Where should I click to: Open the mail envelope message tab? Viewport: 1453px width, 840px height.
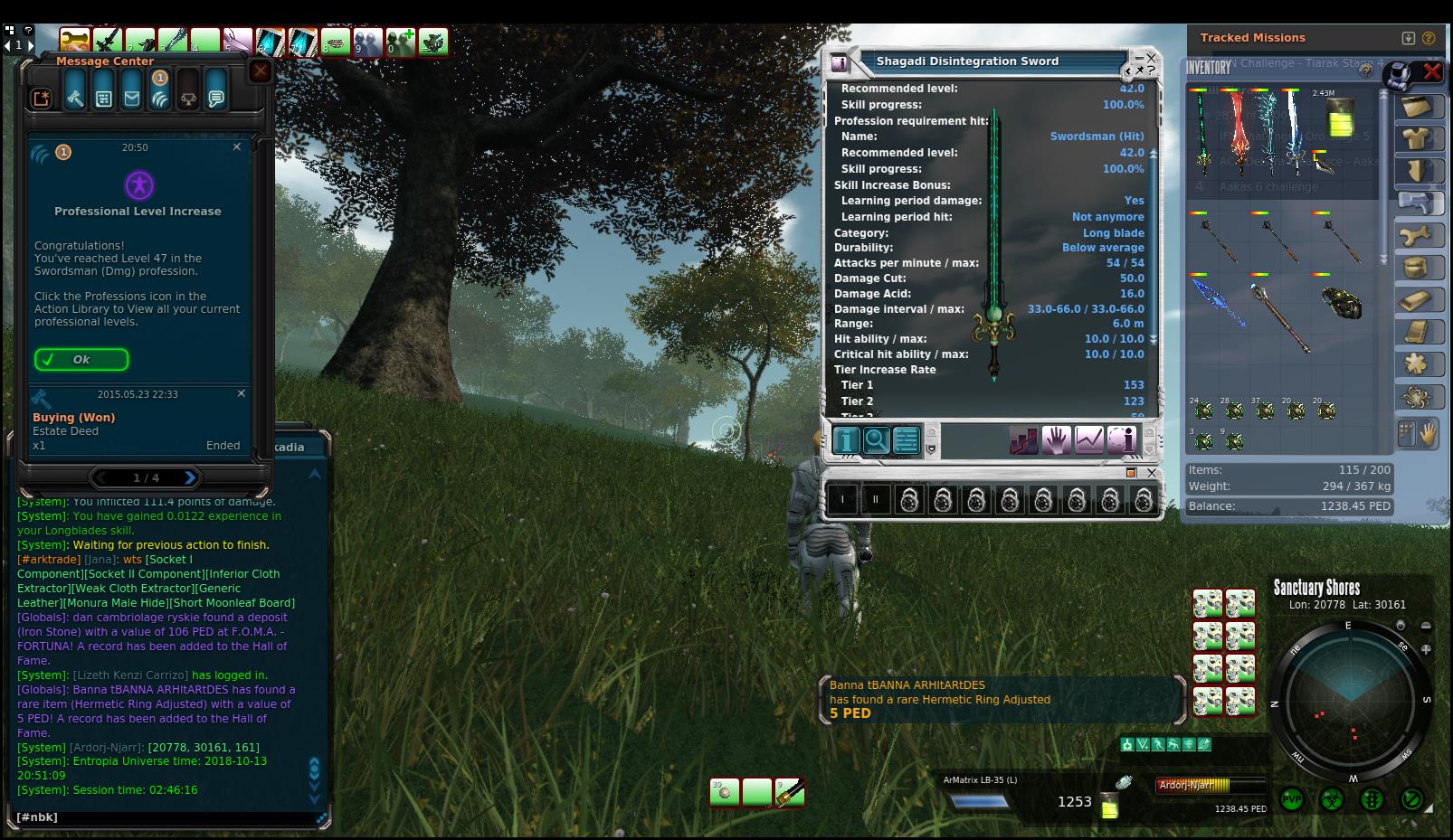[x=132, y=99]
